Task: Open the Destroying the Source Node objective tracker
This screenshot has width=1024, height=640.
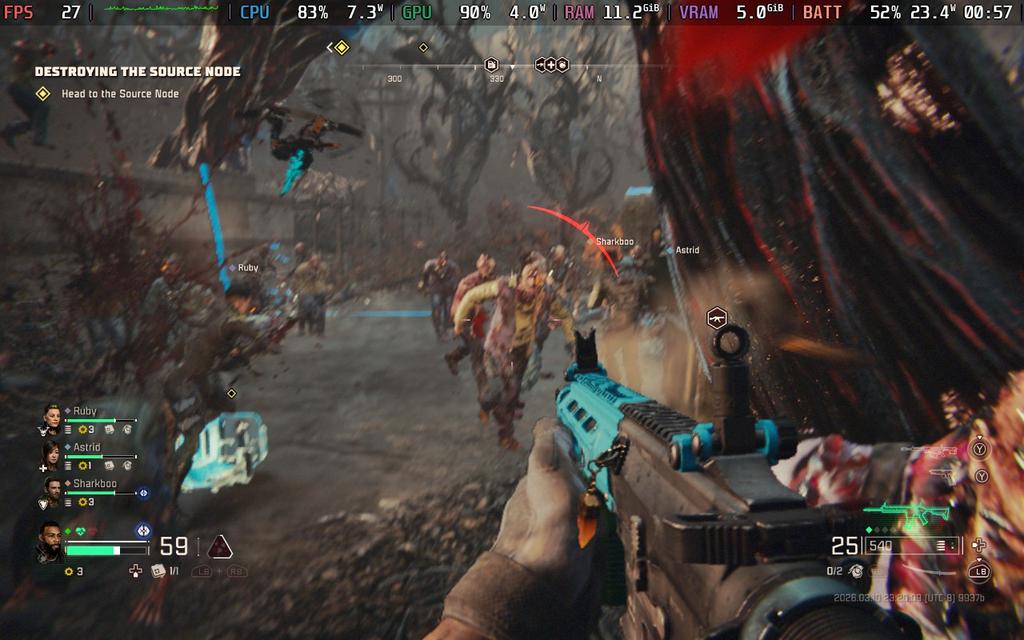Action: click(137, 72)
